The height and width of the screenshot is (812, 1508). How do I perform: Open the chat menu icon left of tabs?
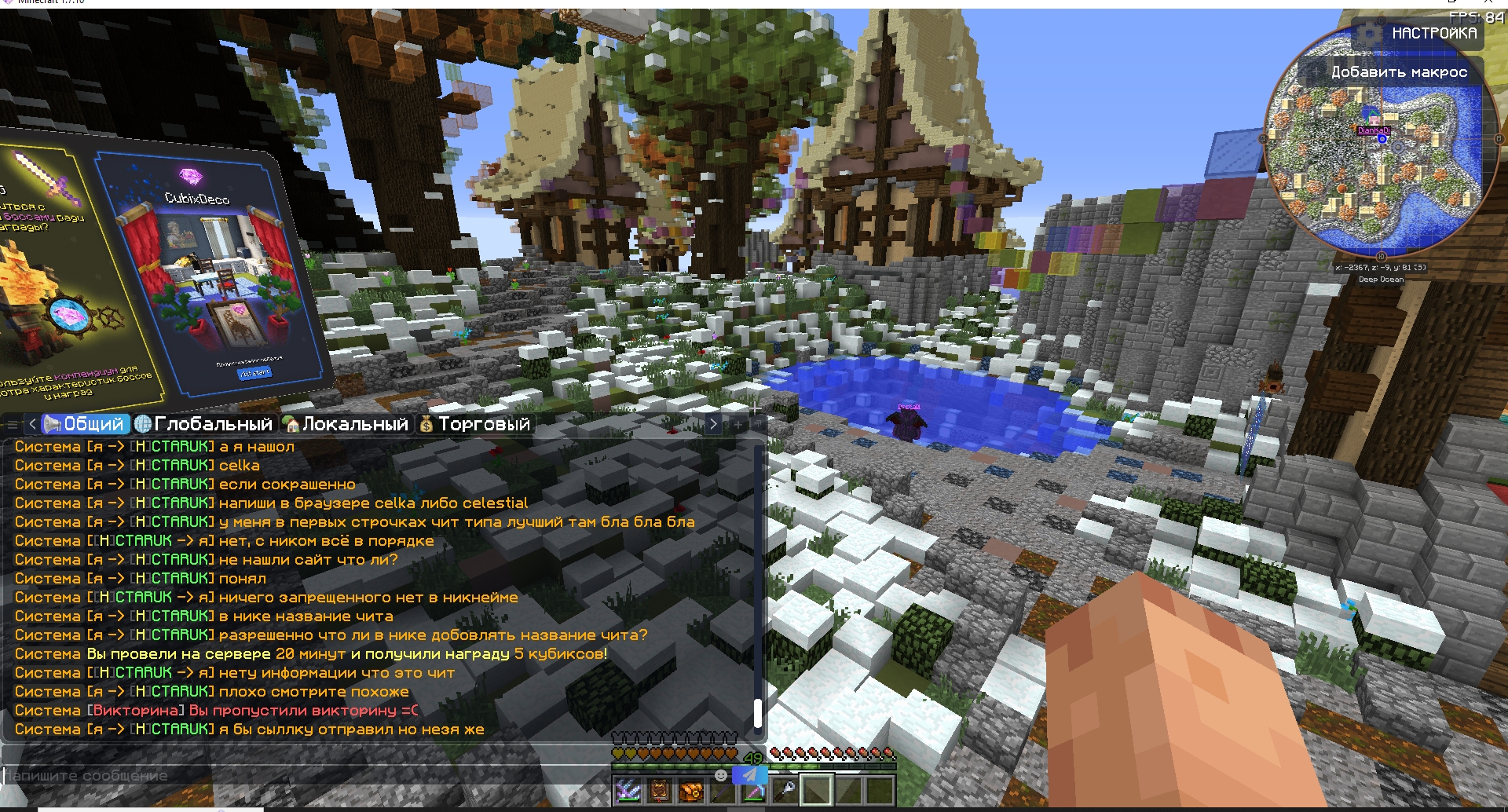tap(12, 425)
